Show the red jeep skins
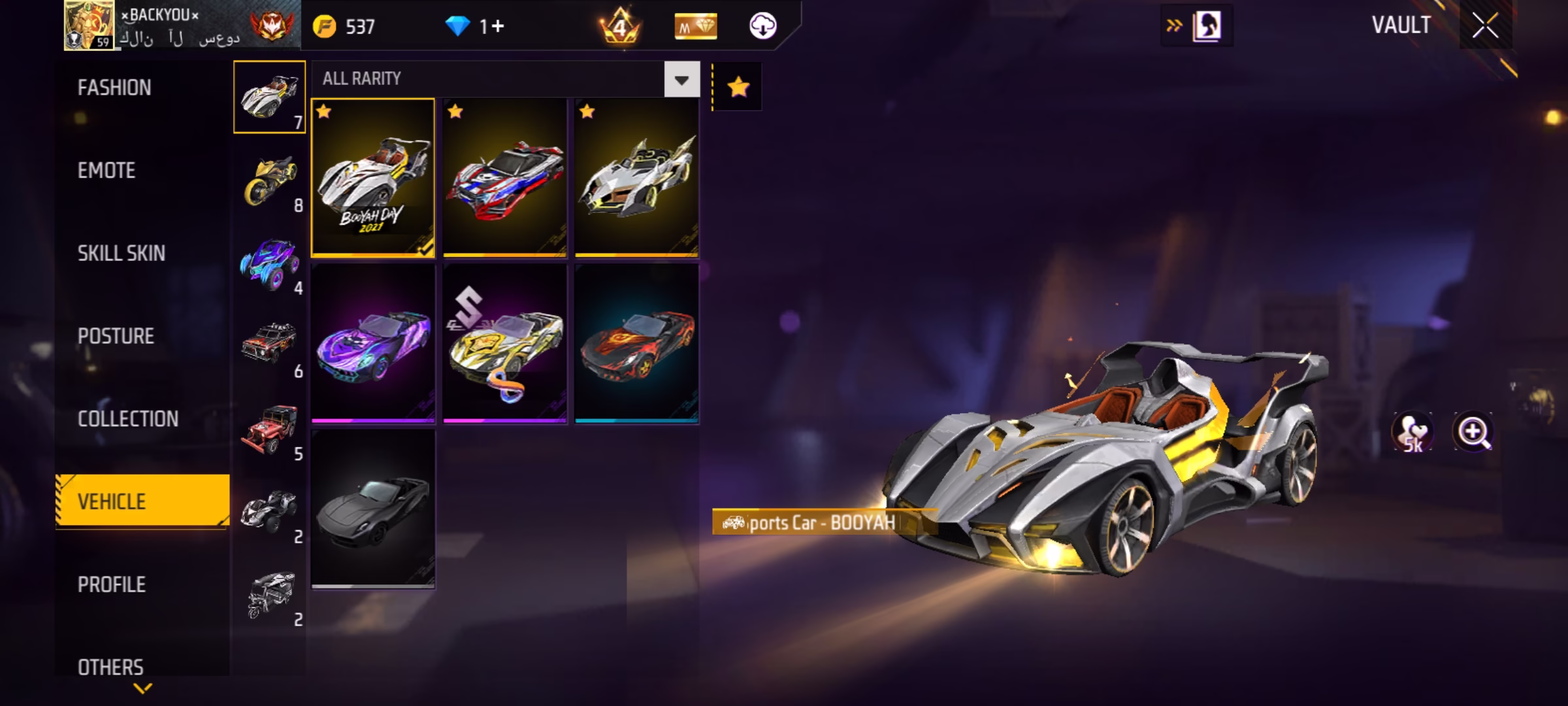This screenshot has width=1568, height=706. pyautogui.click(x=270, y=429)
